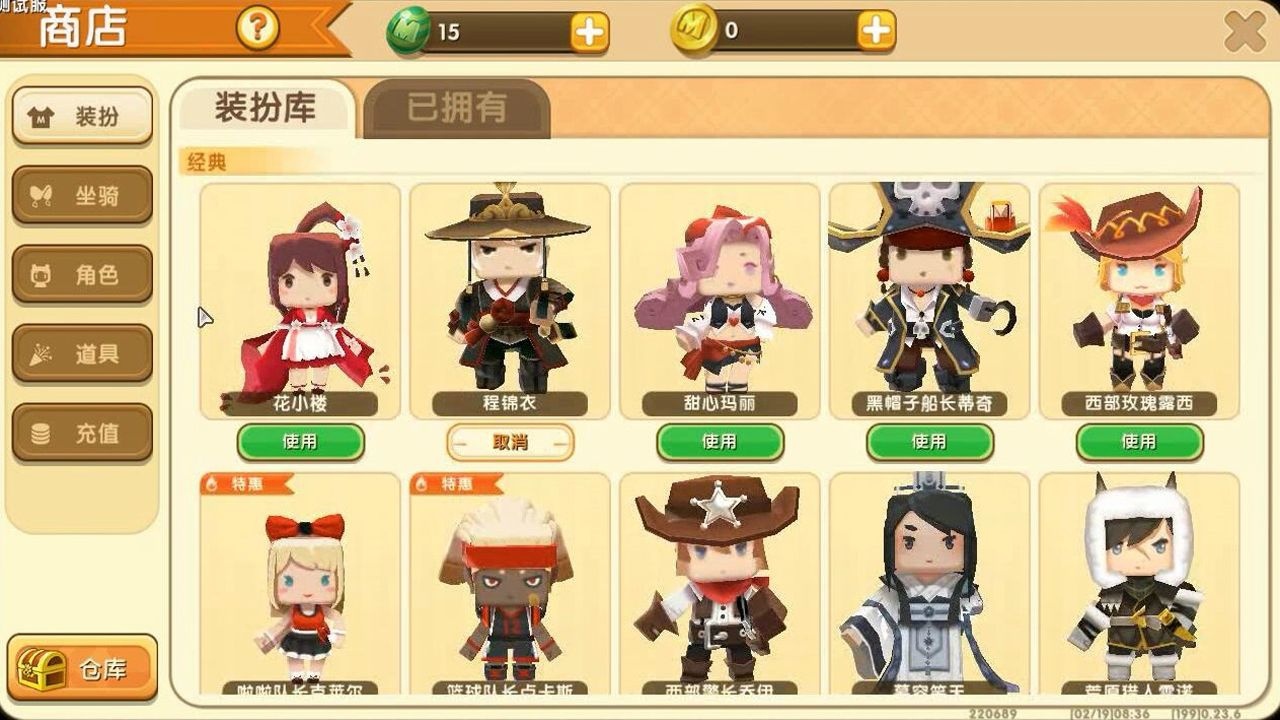Open the help question mark icon
This screenshot has height=720, width=1280.
tap(255, 27)
